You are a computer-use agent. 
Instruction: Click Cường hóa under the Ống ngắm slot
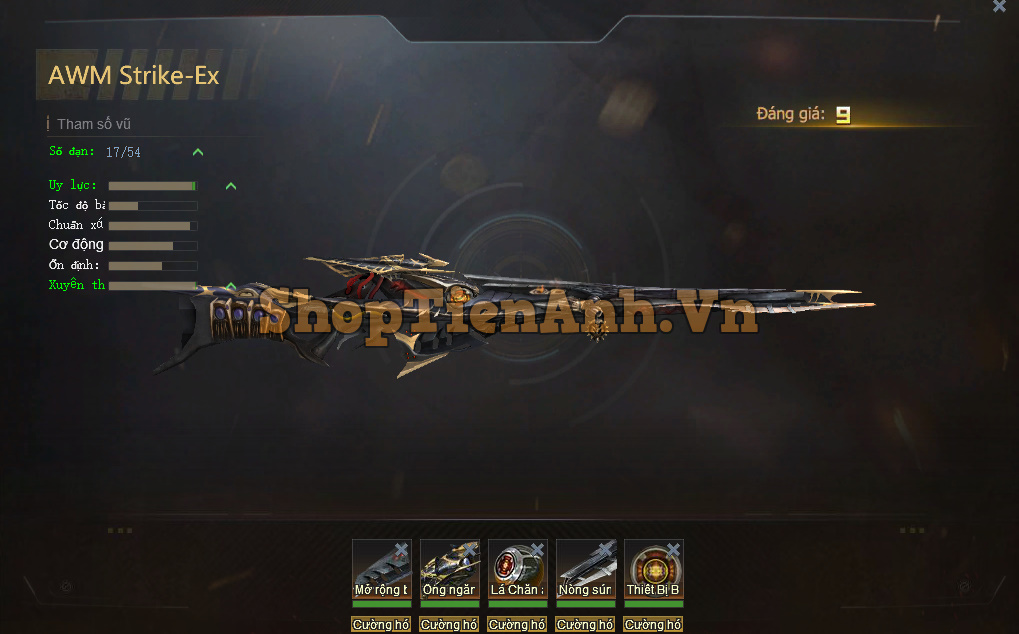(x=449, y=625)
